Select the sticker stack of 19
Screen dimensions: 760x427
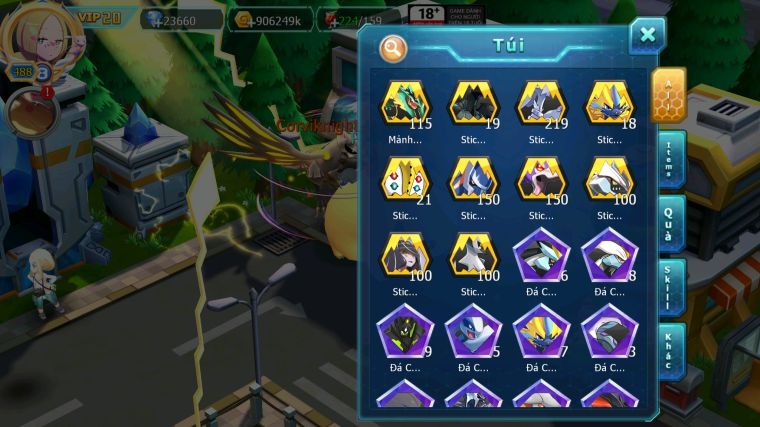click(x=473, y=104)
